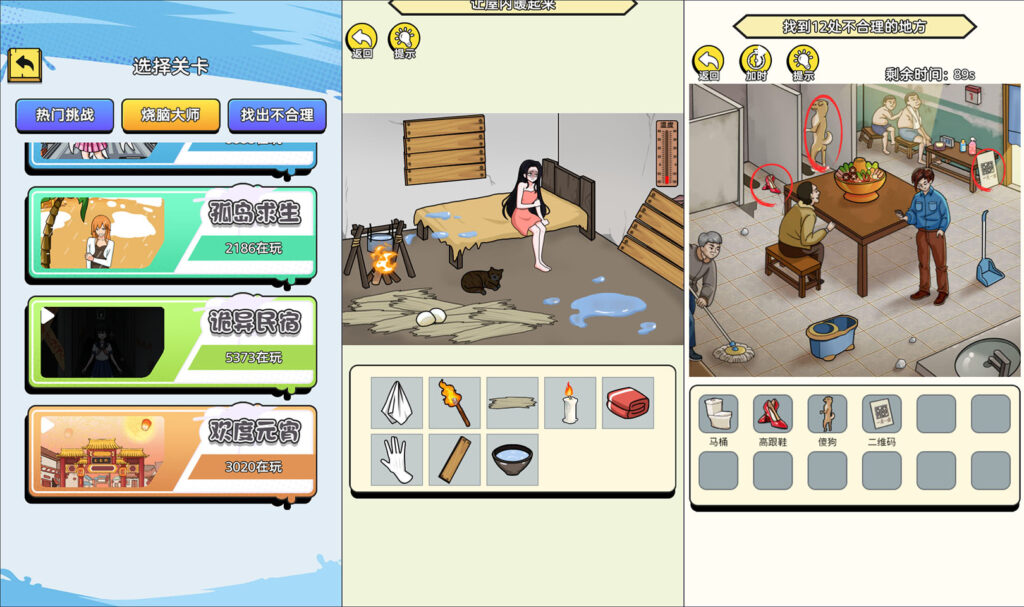Choose the lit candle item
Screen dimensions: 1024x607
pyautogui.click(x=570, y=402)
